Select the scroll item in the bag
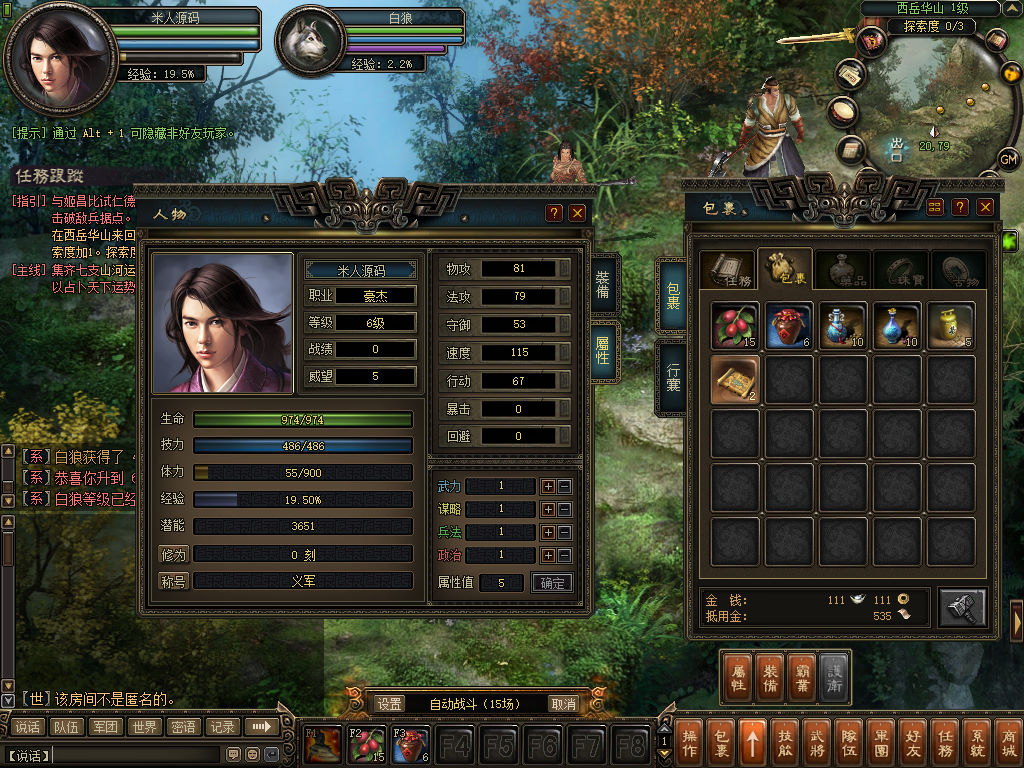This screenshot has height=768, width=1024. tap(735, 380)
